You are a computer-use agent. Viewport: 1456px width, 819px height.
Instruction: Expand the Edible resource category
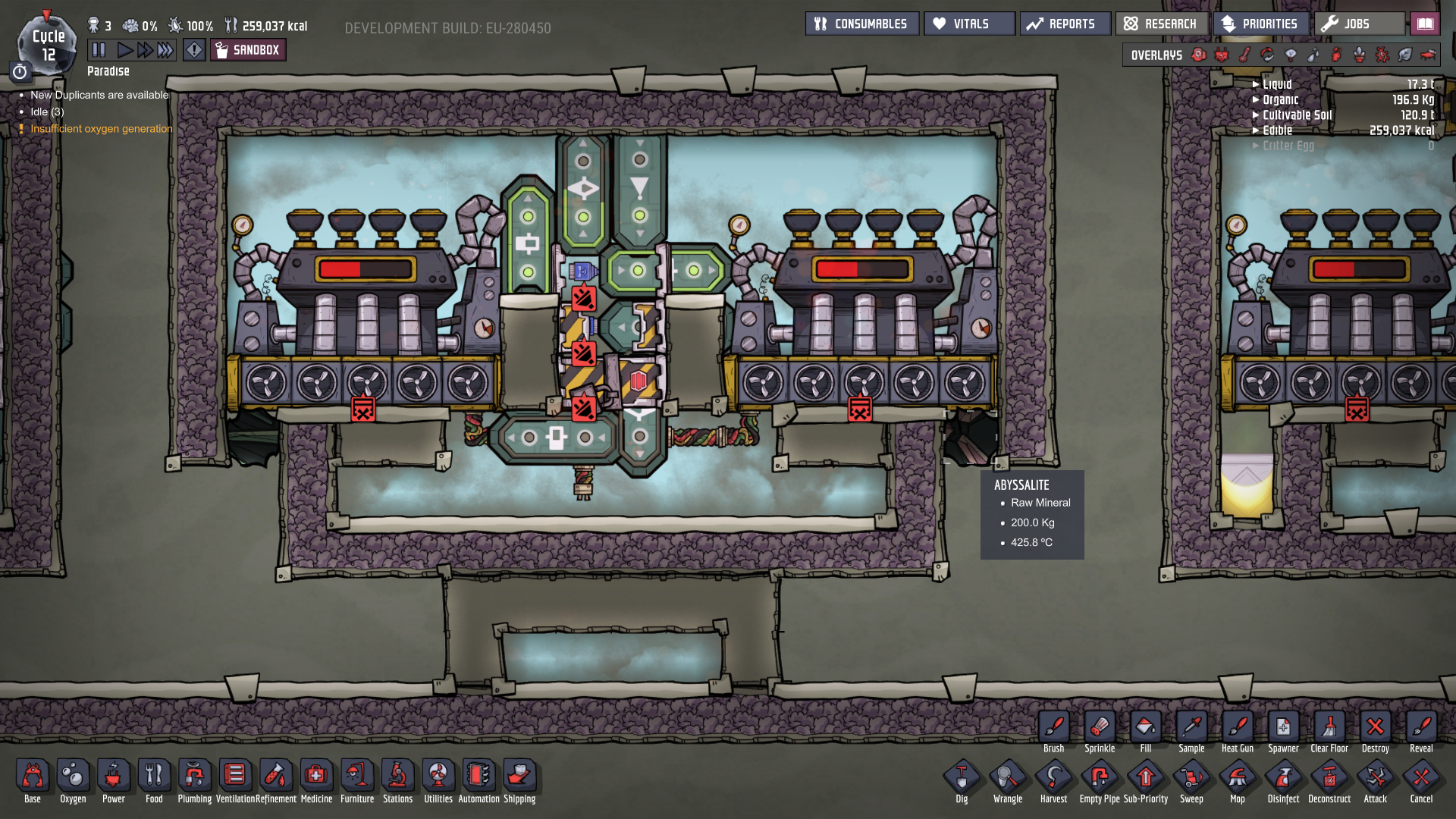[1277, 130]
